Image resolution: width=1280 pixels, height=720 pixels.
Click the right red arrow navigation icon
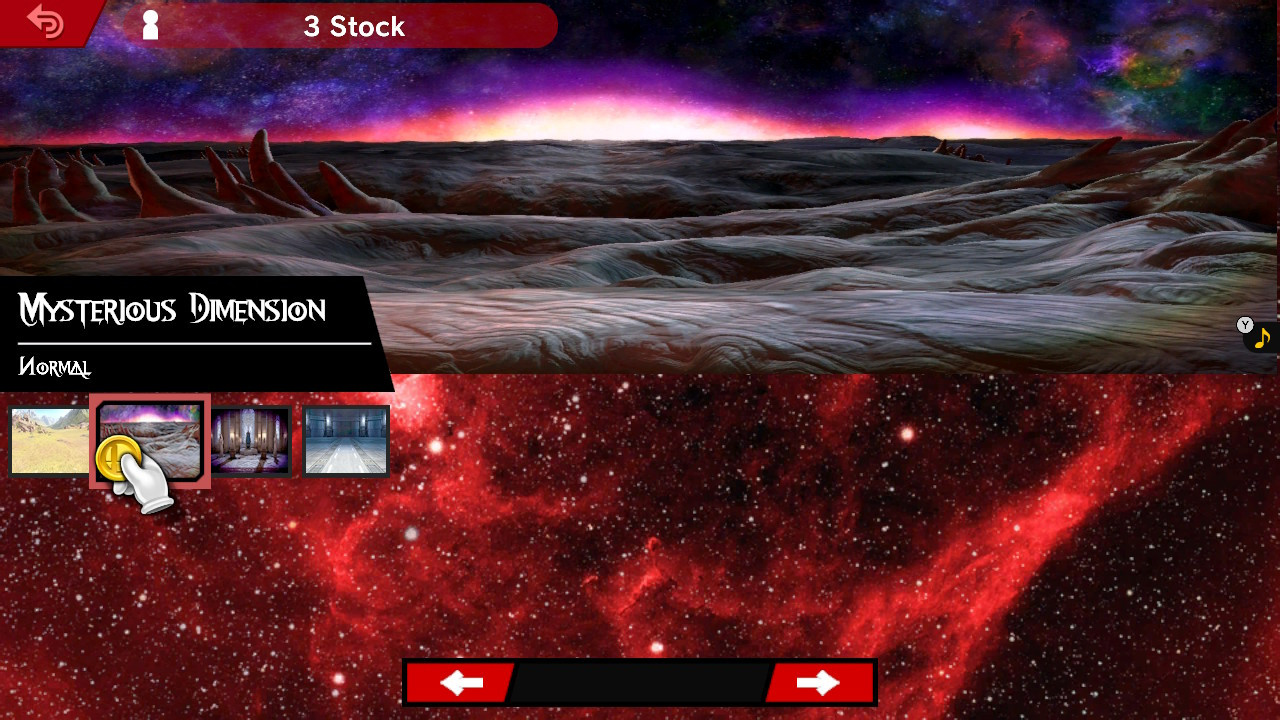[820, 682]
